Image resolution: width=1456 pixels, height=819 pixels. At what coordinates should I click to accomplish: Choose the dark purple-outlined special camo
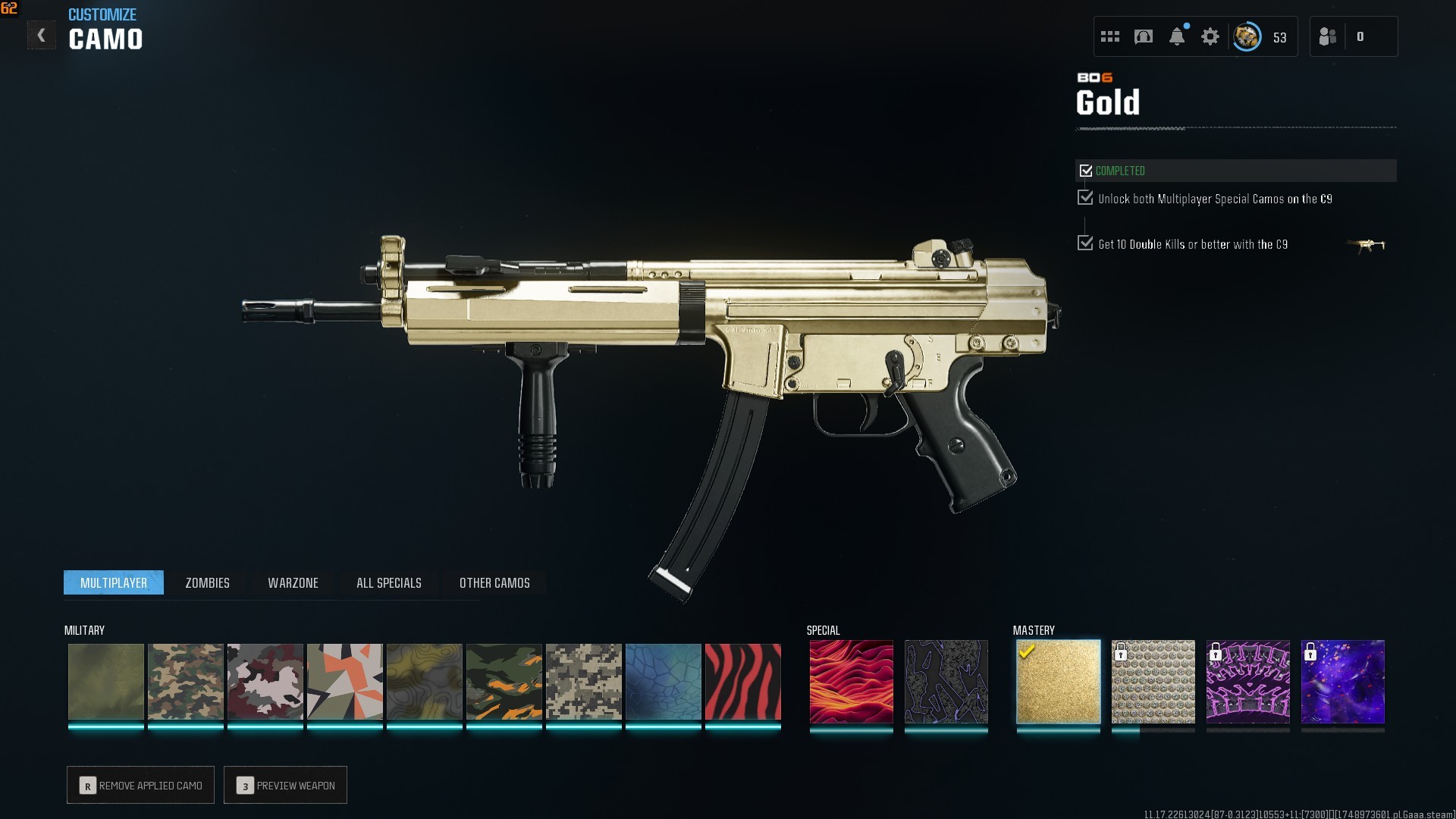(946, 682)
